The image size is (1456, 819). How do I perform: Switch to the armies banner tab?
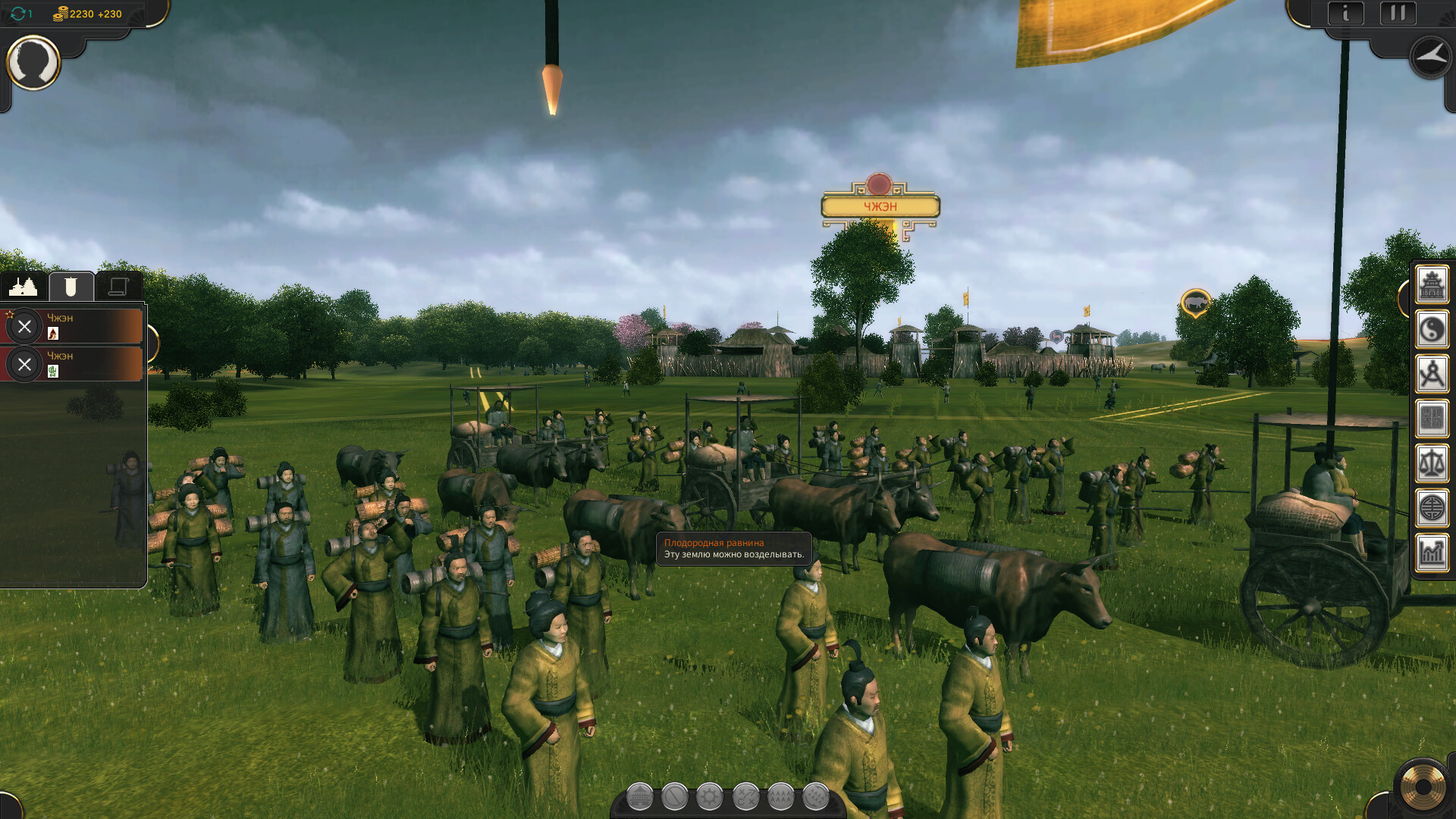coord(71,287)
